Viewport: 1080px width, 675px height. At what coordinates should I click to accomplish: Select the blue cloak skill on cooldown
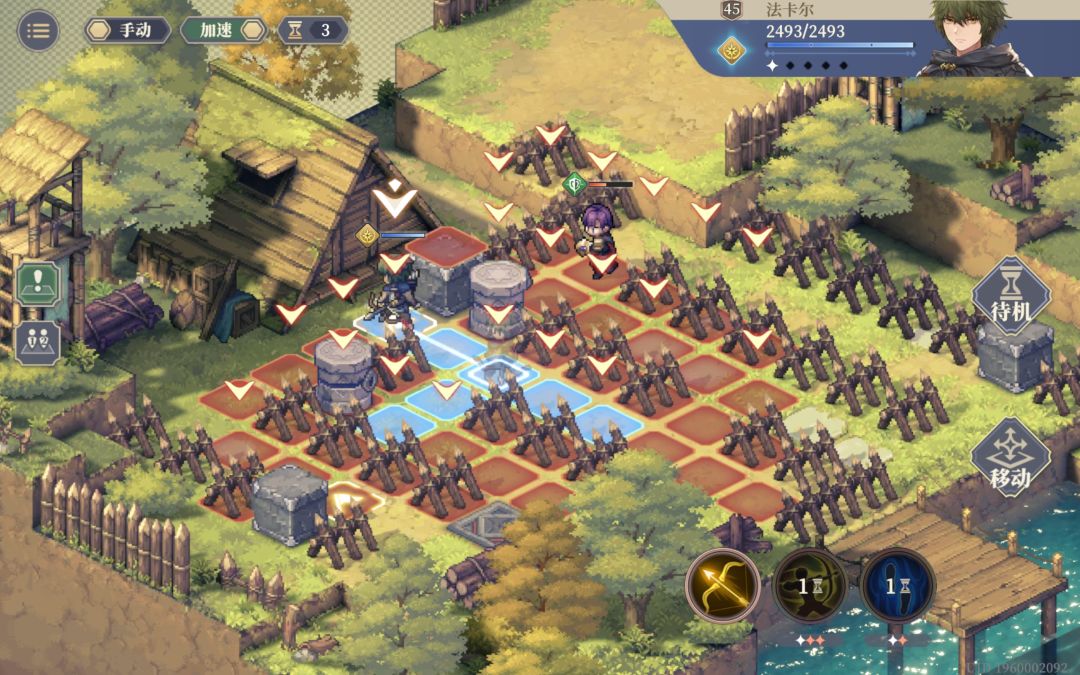897,585
